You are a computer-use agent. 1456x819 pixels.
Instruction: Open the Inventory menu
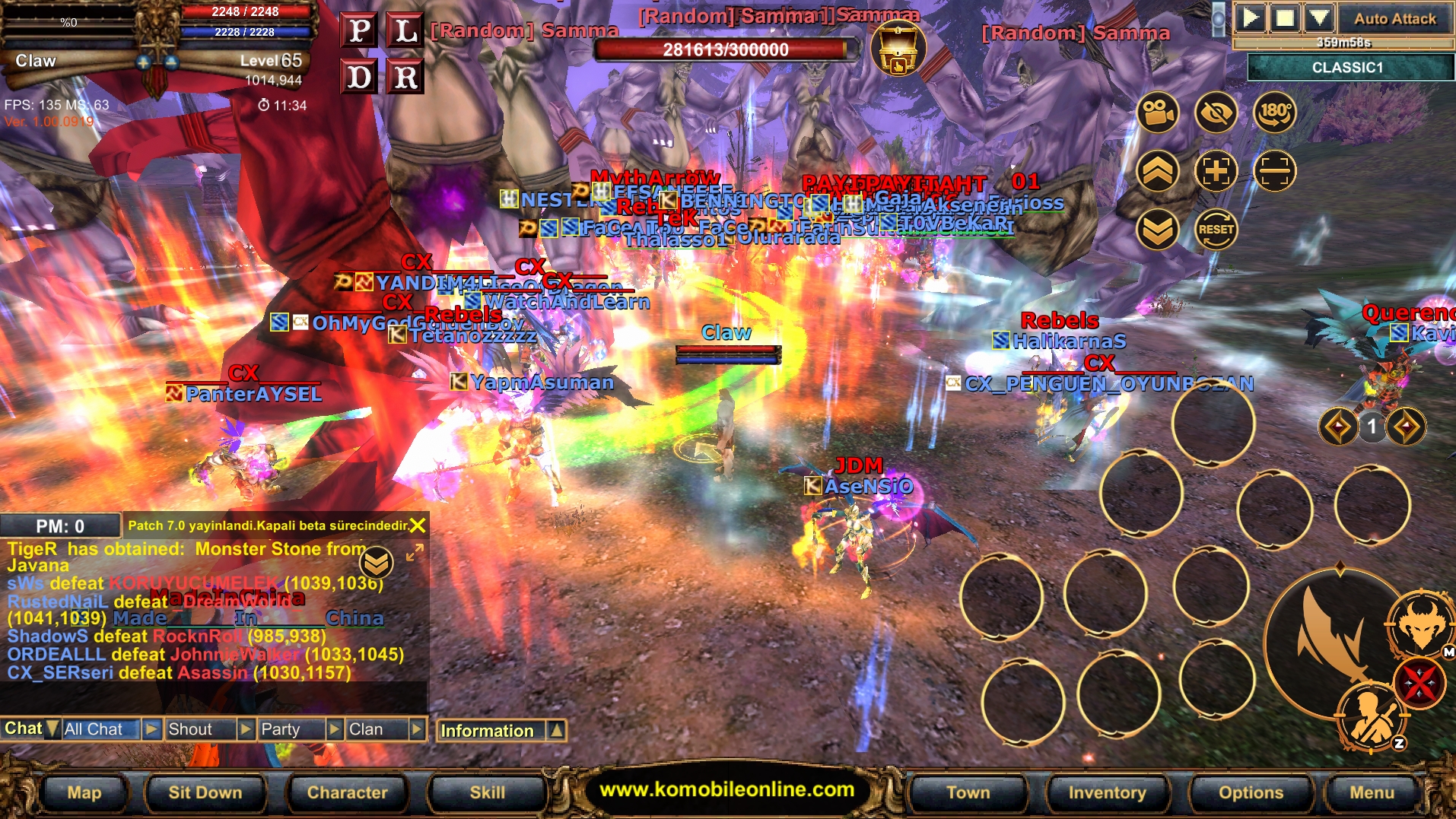1107,792
